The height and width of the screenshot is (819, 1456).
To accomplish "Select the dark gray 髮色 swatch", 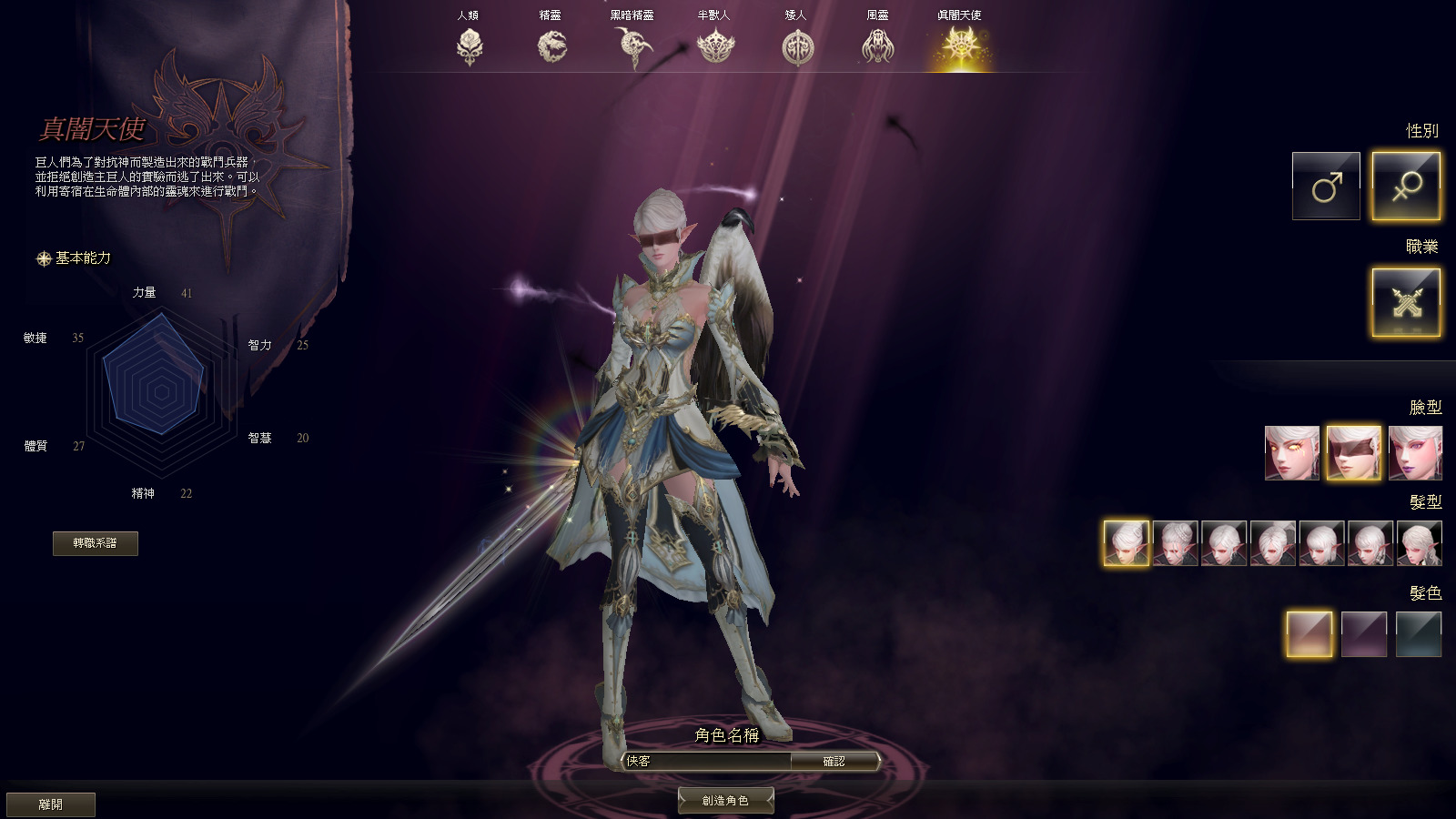I will coord(1420,634).
